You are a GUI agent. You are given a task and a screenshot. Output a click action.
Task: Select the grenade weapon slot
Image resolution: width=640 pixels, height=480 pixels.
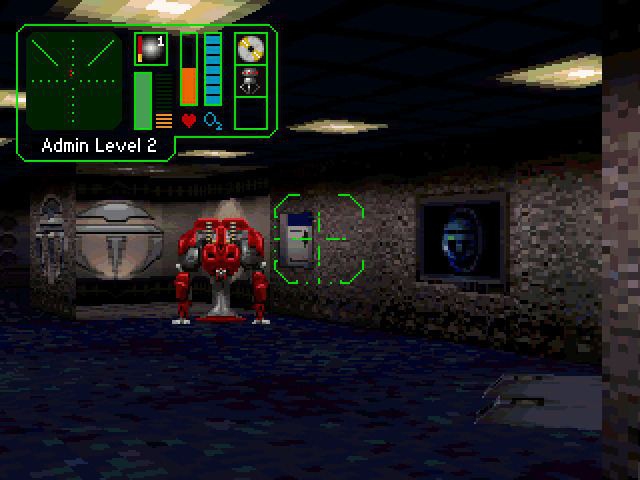pyautogui.click(x=150, y=49)
